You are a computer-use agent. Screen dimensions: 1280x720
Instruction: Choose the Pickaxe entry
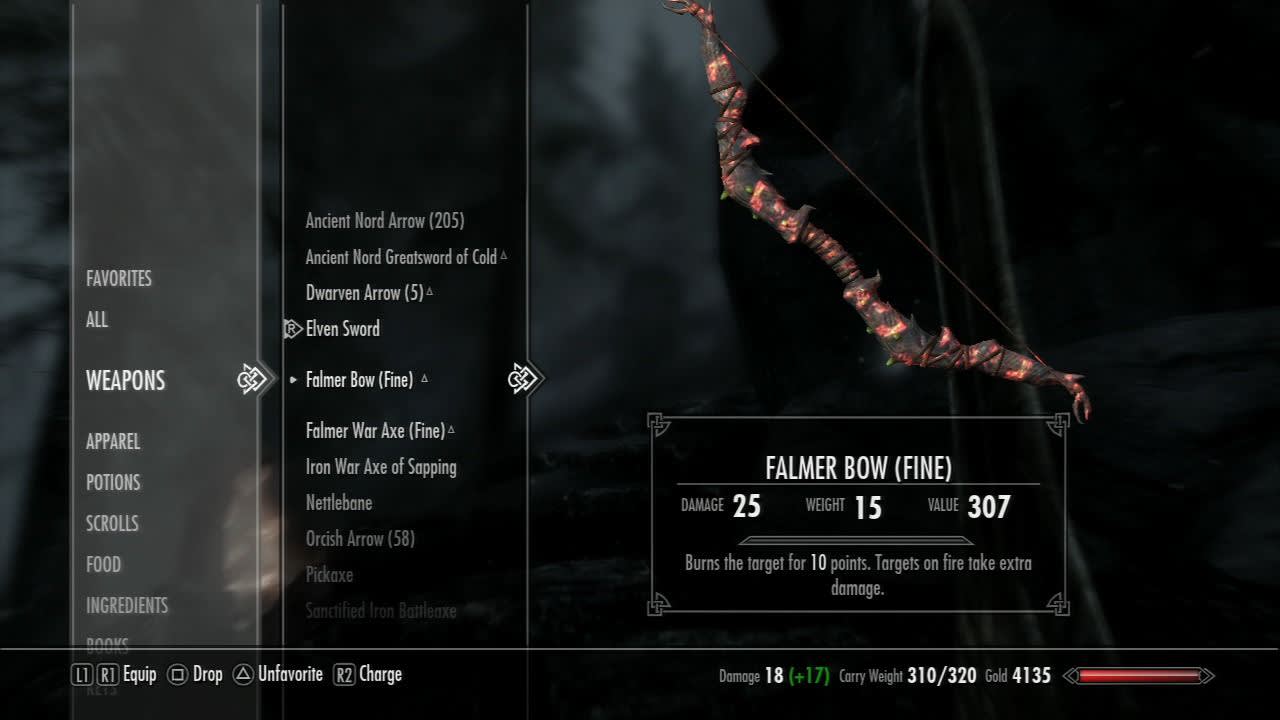[x=329, y=575]
